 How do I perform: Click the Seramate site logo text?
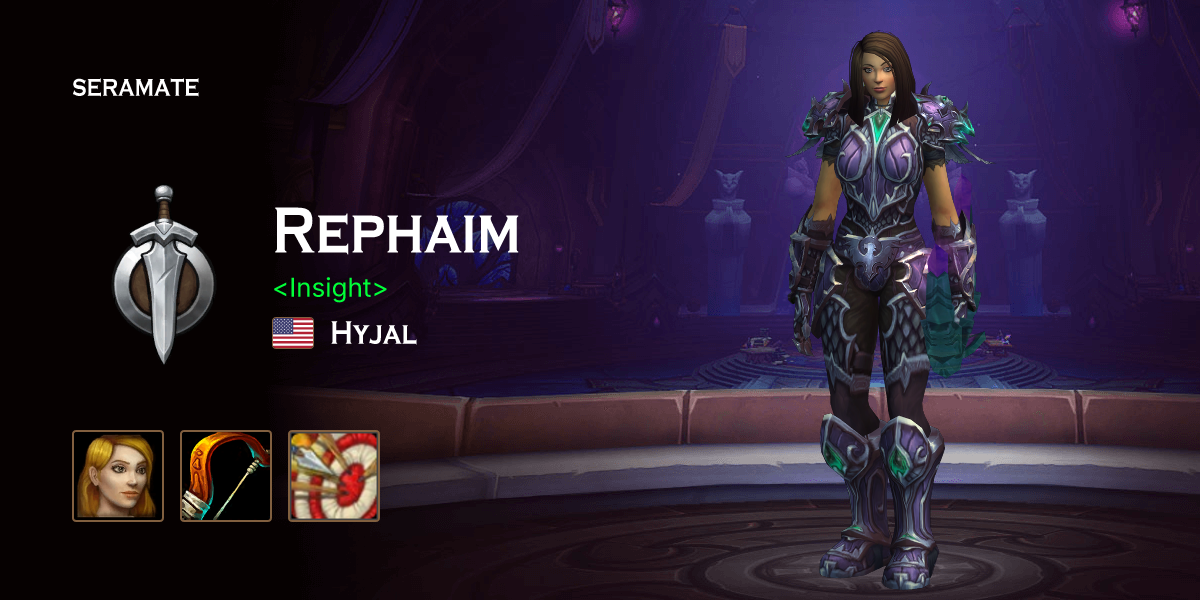[x=135, y=88]
